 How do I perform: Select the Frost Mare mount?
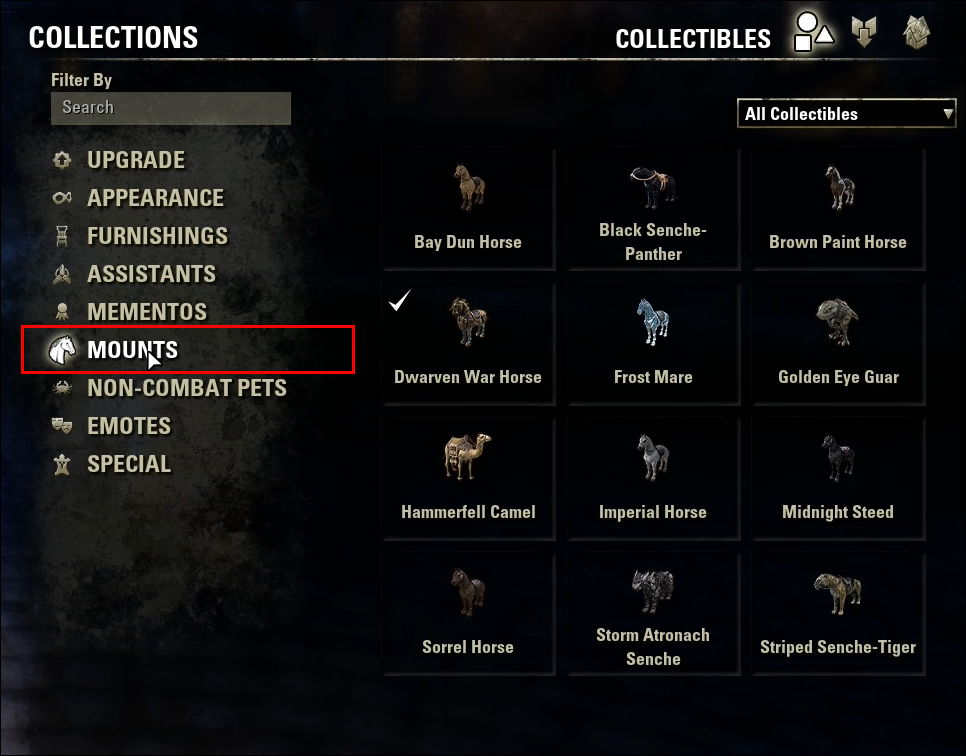point(653,345)
